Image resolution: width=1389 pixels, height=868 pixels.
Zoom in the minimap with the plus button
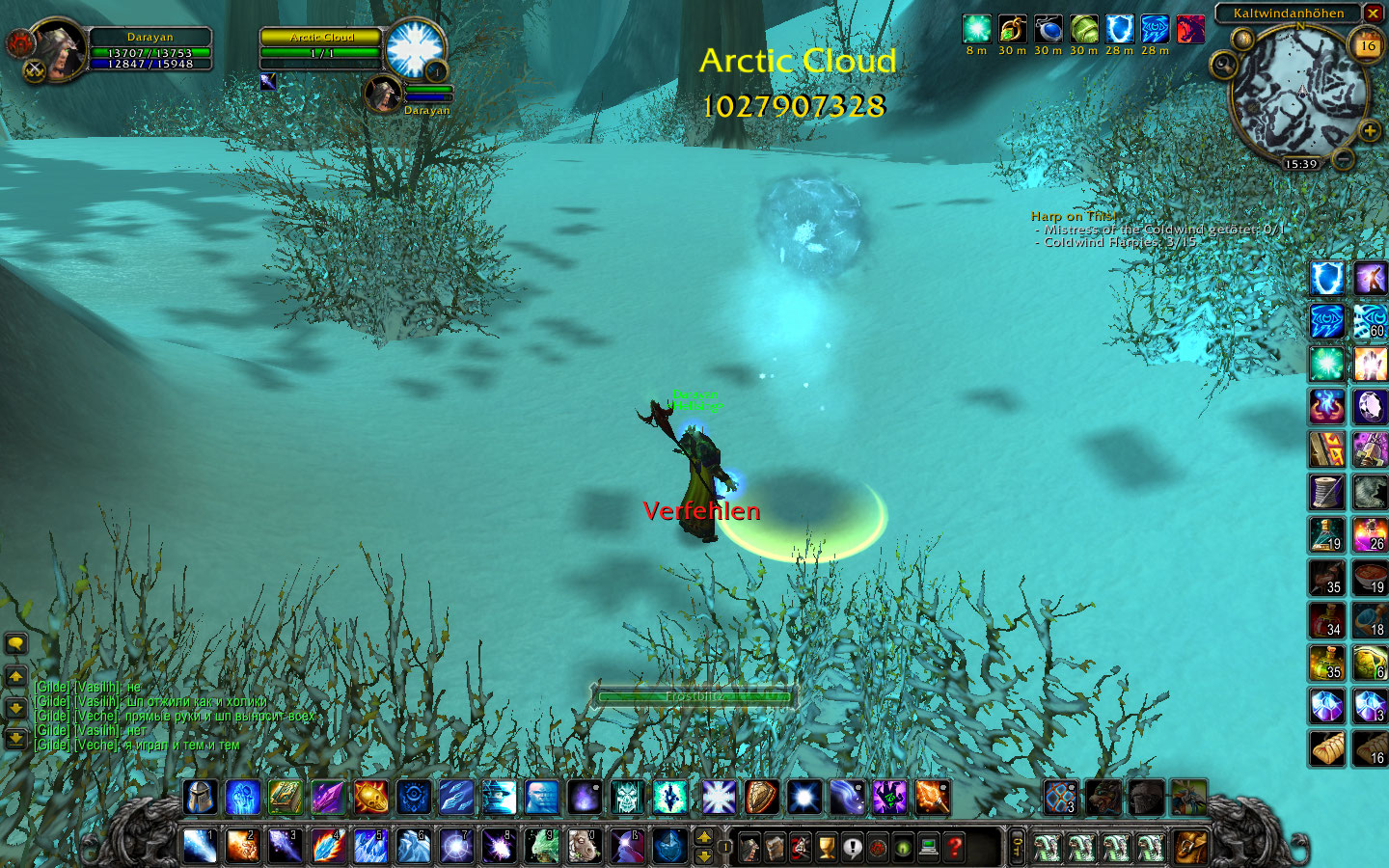(x=1369, y=130)
